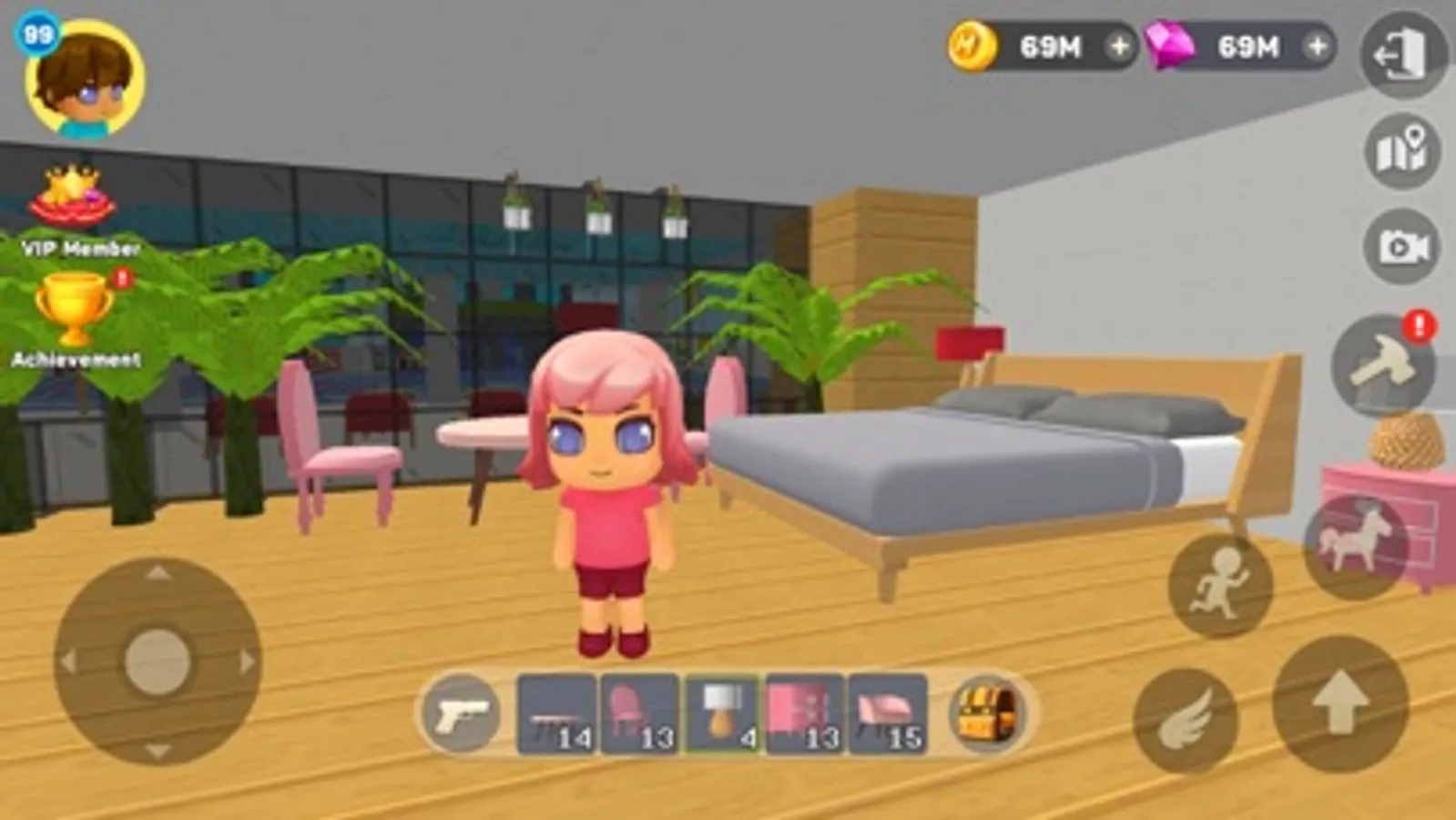Screen dimensions: 1456x820
Task: Switch to the pink chair hotbar slot
Action: [638, 715]
